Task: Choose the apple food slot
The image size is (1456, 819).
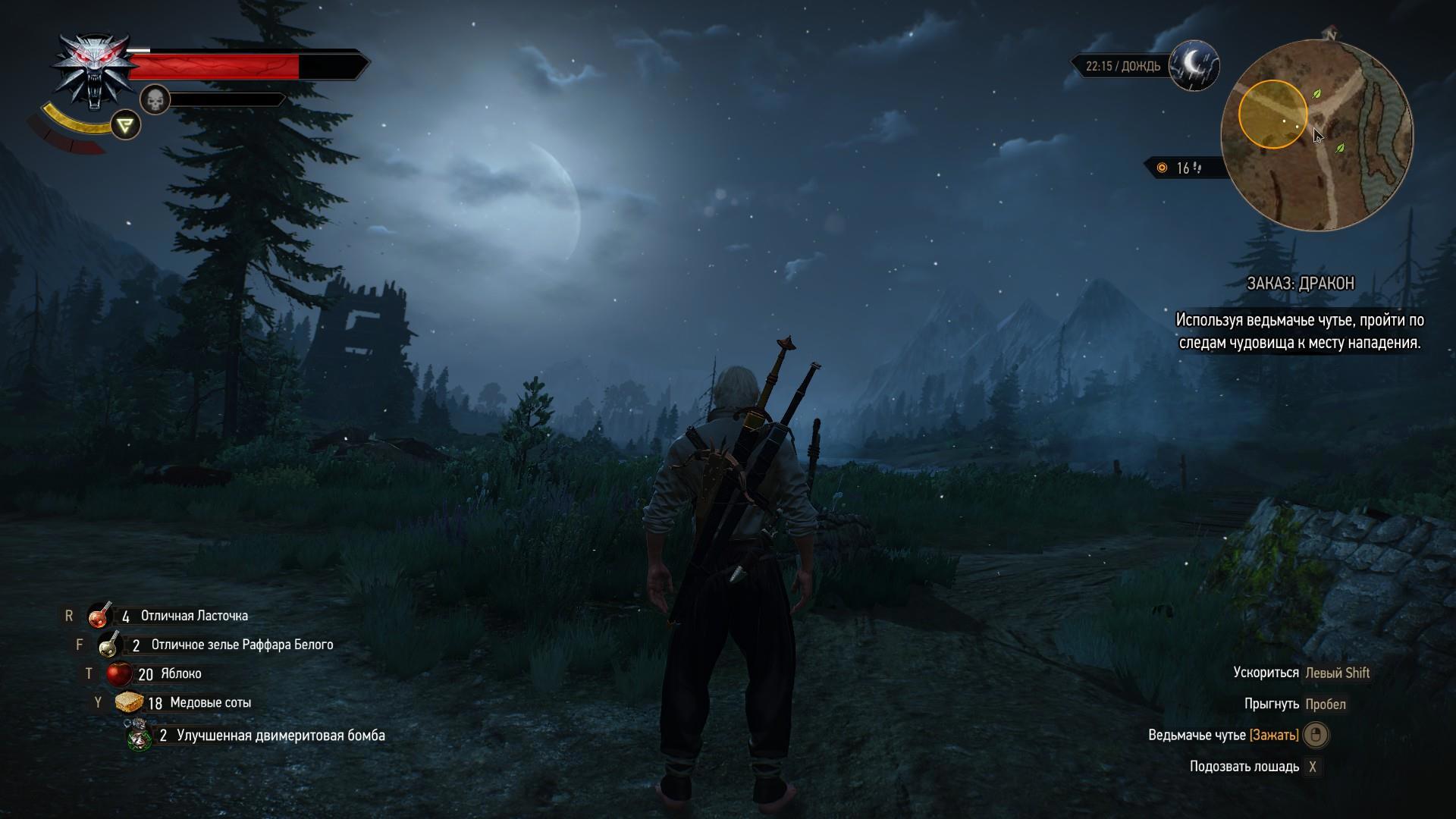Action: (118, 673)
